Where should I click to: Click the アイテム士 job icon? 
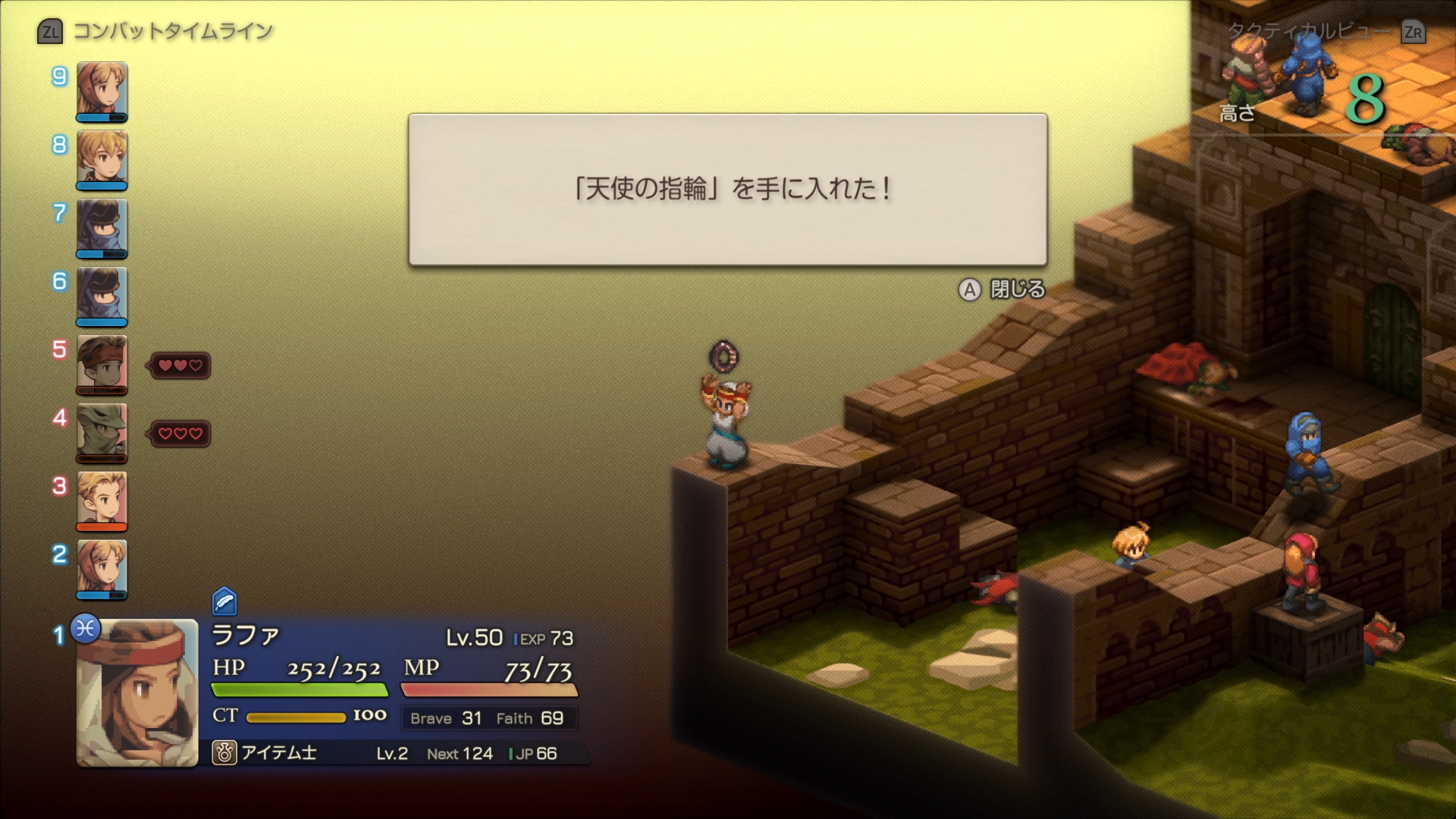point(224,753)
